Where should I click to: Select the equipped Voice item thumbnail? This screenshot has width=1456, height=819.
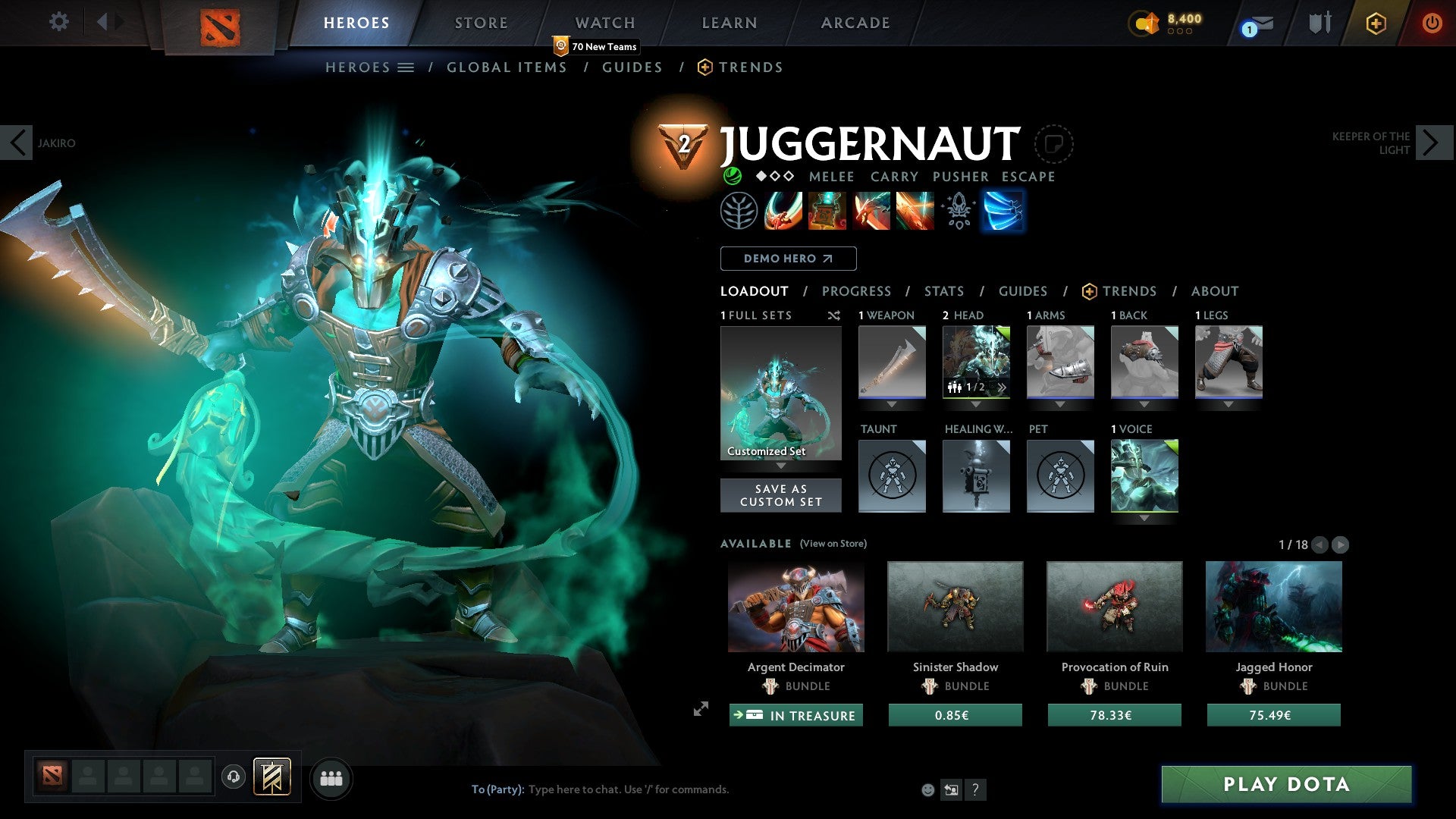coord(1145,475)
